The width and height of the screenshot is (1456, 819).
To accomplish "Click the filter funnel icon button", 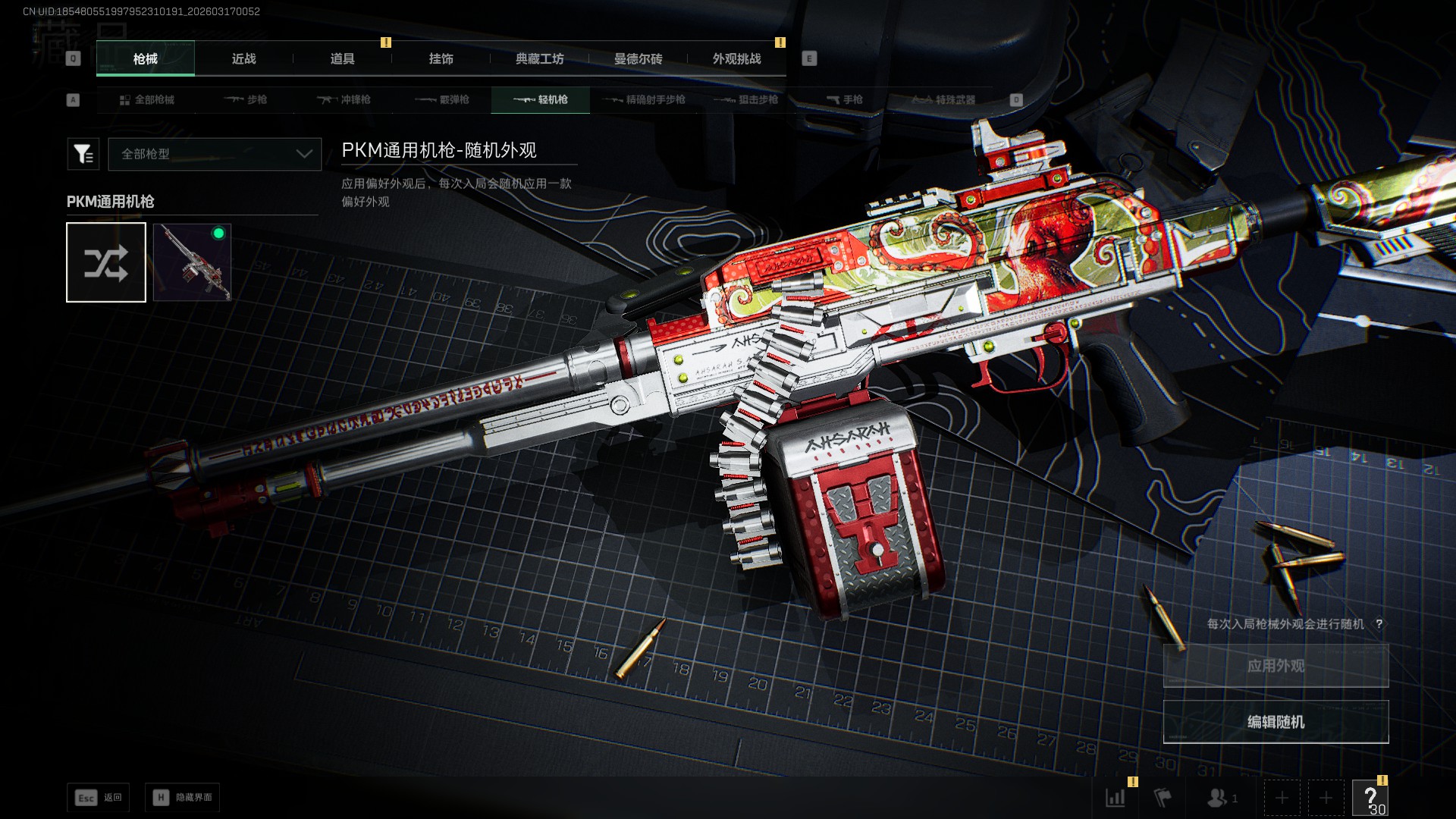I will click(x=83, y=154).
